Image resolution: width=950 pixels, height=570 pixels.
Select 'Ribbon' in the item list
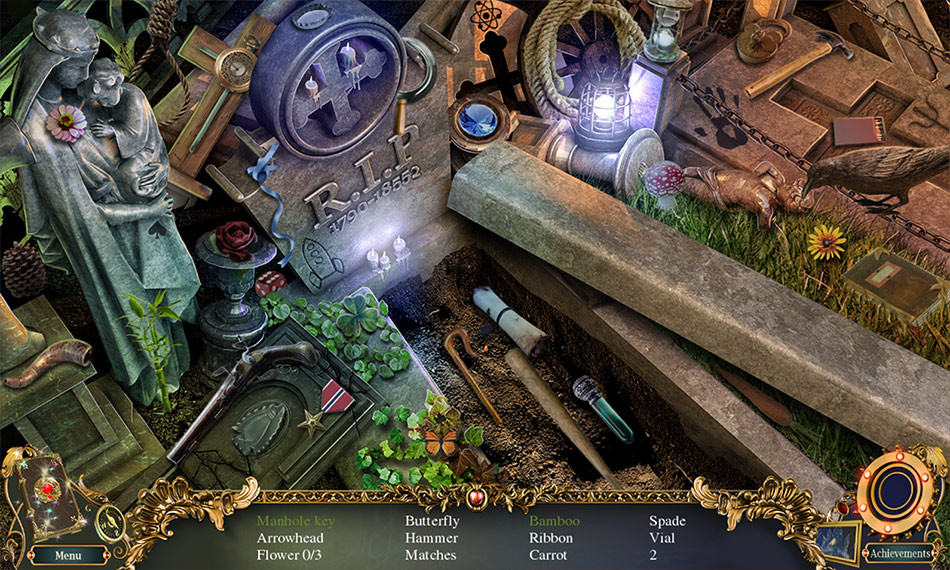point(551,538)
